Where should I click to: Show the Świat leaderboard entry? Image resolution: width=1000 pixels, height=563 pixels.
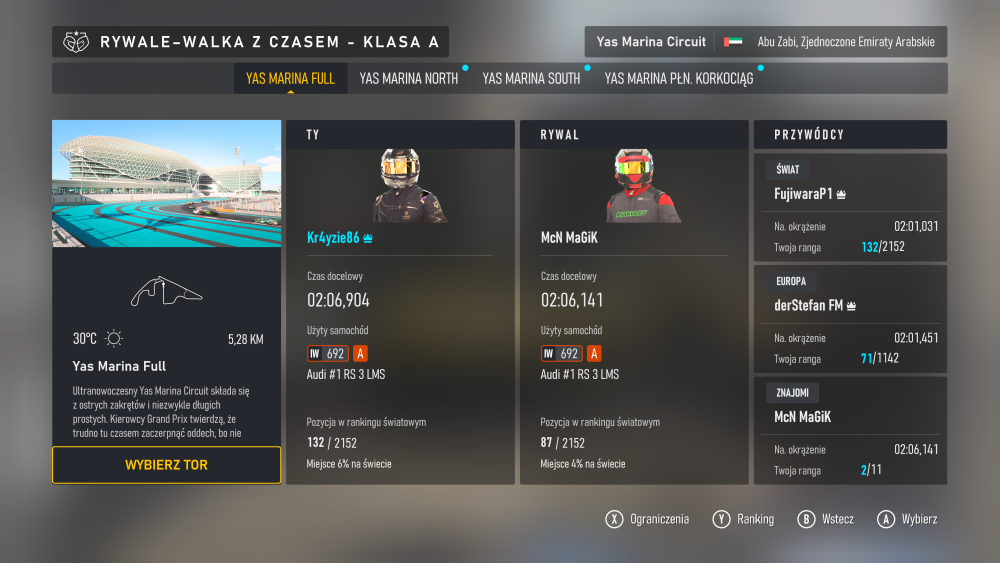(850, 207)
